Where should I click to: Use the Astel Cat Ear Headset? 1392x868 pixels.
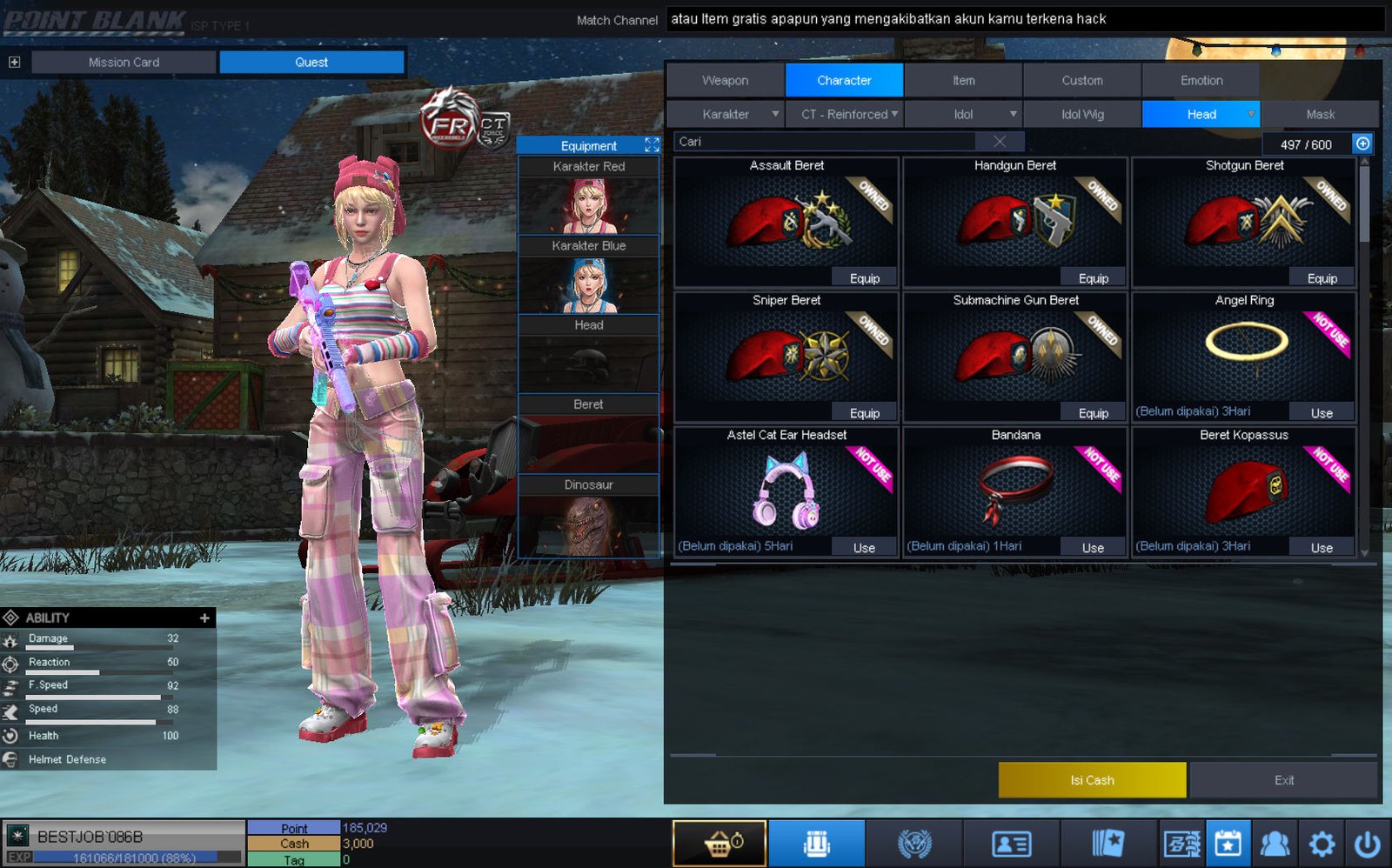point(864,548)
